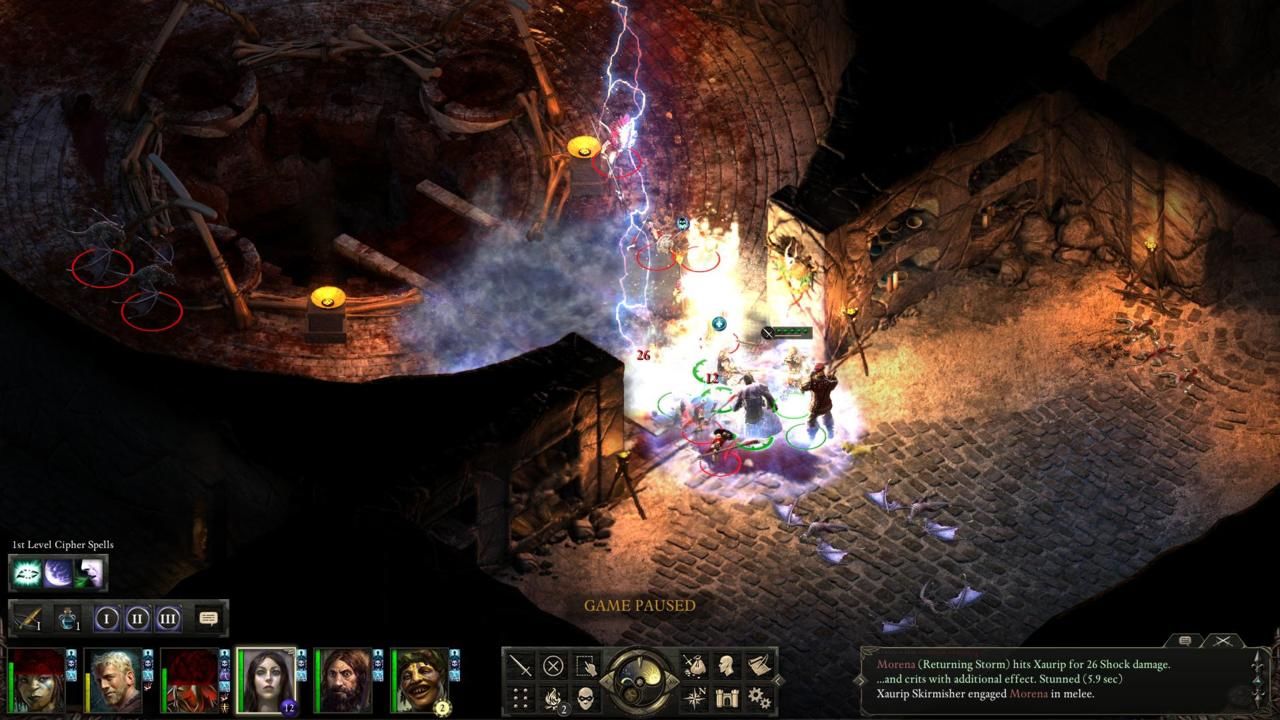Select the dark-haired pale woman's portrait
Image resolution: width=1280 pixels, height=720 pixels.
265,680
